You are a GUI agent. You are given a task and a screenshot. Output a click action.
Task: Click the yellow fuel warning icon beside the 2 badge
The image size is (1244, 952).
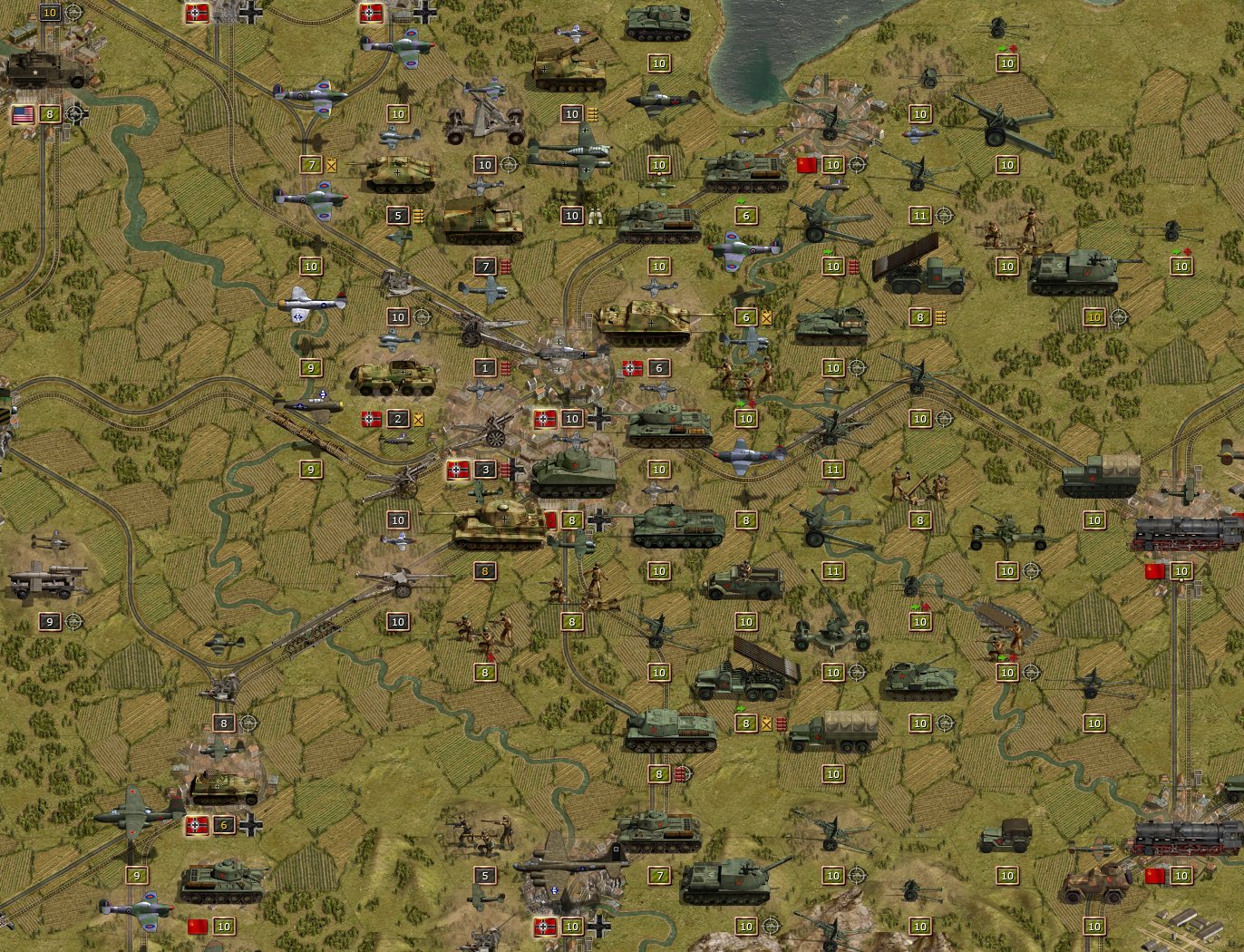[419, 419]
